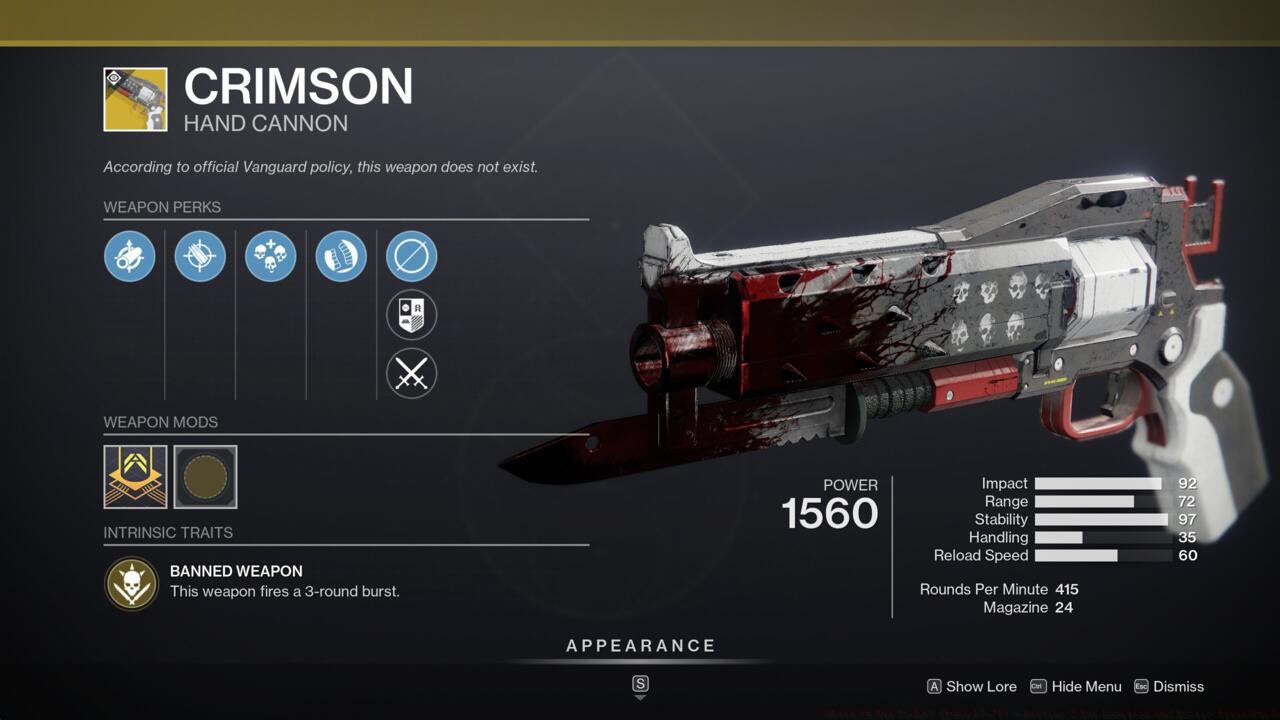Viewport: 1280px width, 720px height.
Task: Enable the crossed-swords kill tracker
Action: coord(411,374)
